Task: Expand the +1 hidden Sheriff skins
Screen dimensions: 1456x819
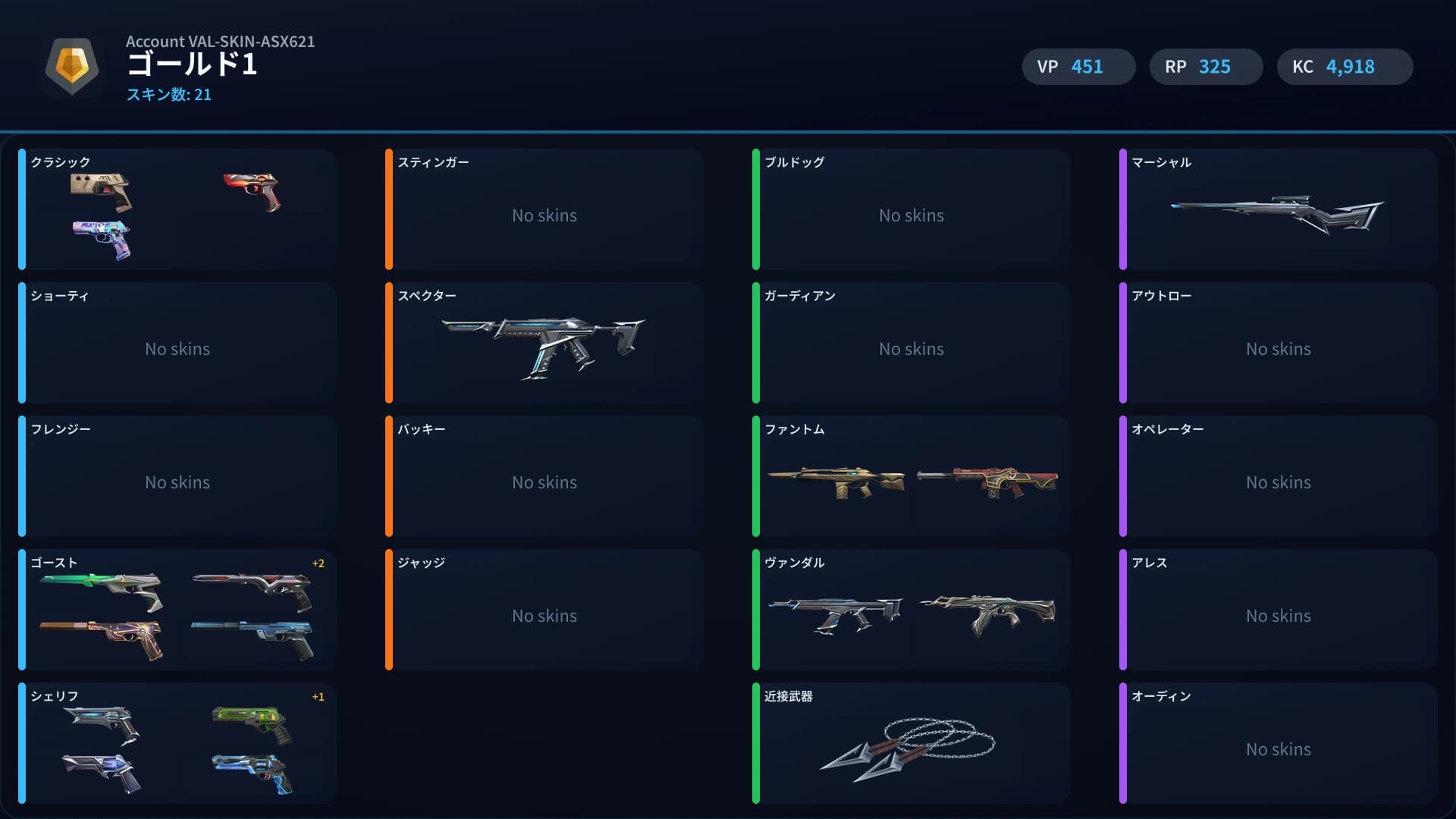Action: pos(318,697)
